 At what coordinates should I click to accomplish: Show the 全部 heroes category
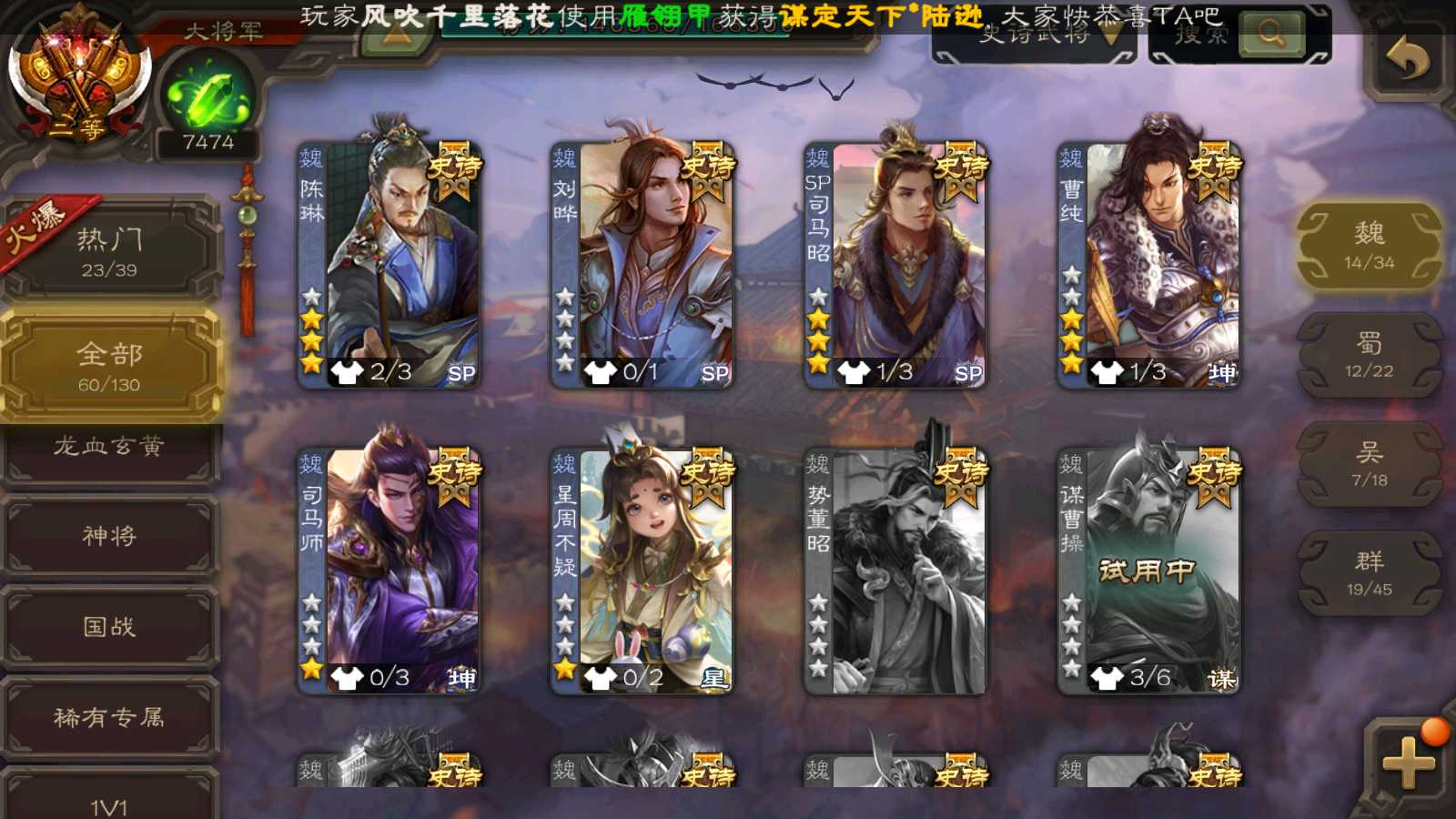[109, 366]
